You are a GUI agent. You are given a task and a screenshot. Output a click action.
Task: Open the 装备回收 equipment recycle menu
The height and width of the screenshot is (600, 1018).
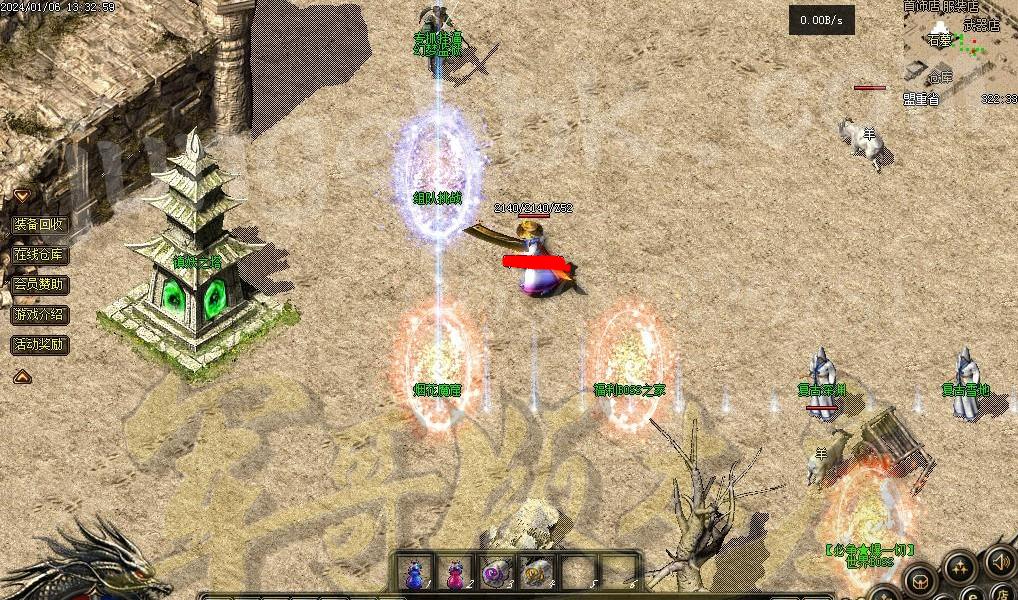coord(40,224)
